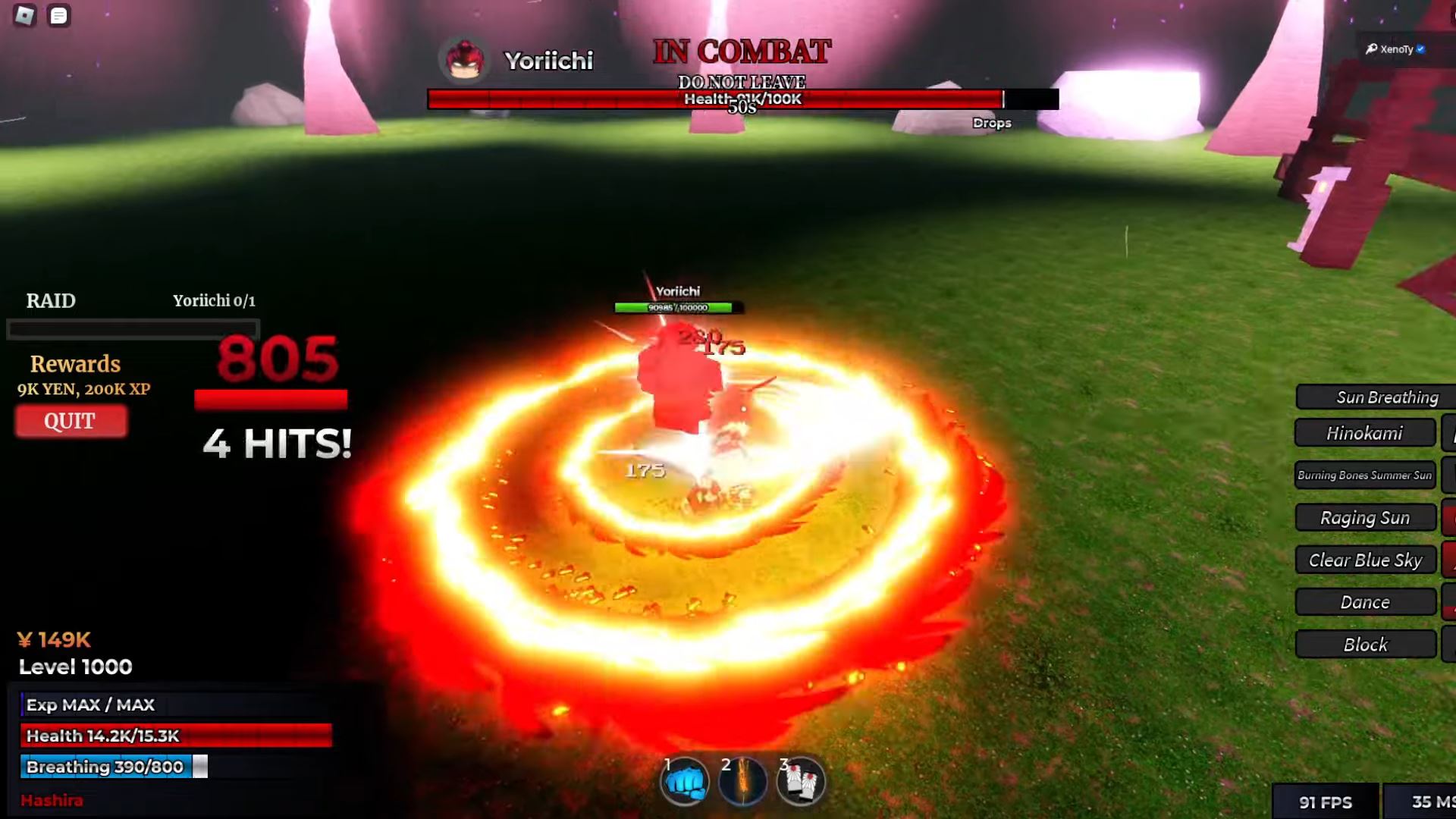The width and height of the screenshot is (1456, 819).
Task: Cast the Clear Blue Sky move
Action: [x=1364, y=560]
